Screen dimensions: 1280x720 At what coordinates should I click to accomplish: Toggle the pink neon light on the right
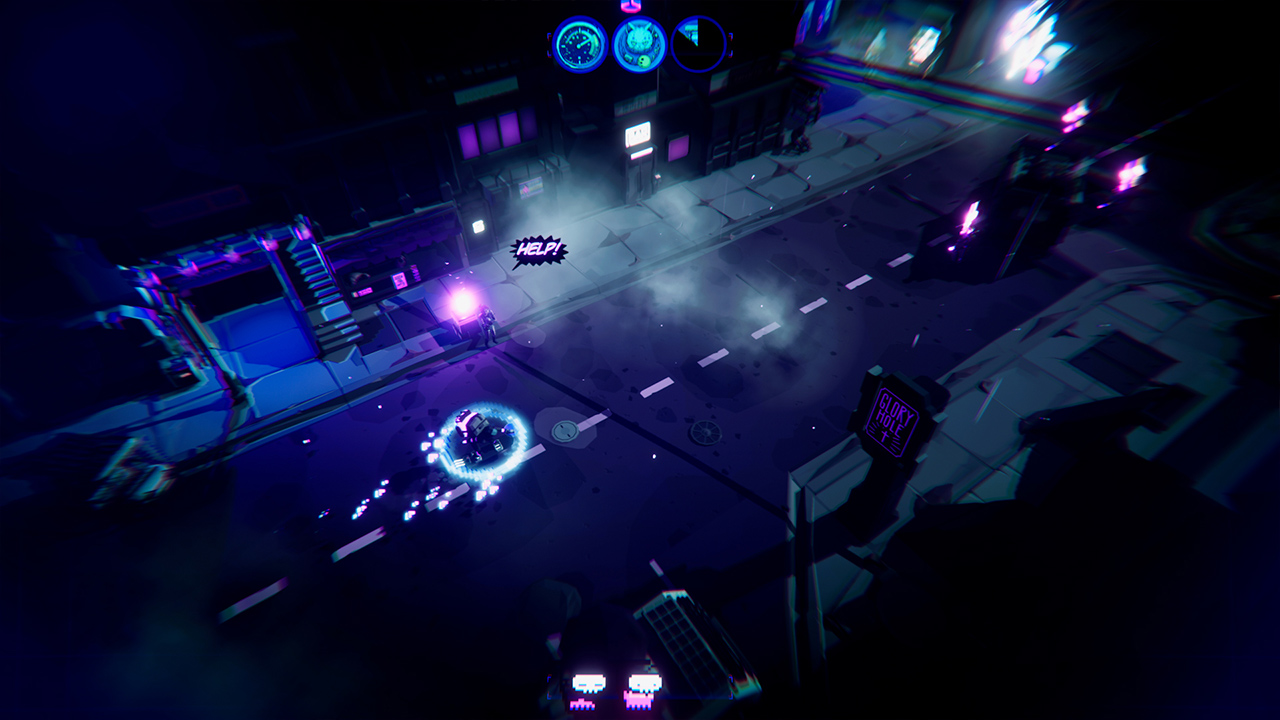[970, 215]
